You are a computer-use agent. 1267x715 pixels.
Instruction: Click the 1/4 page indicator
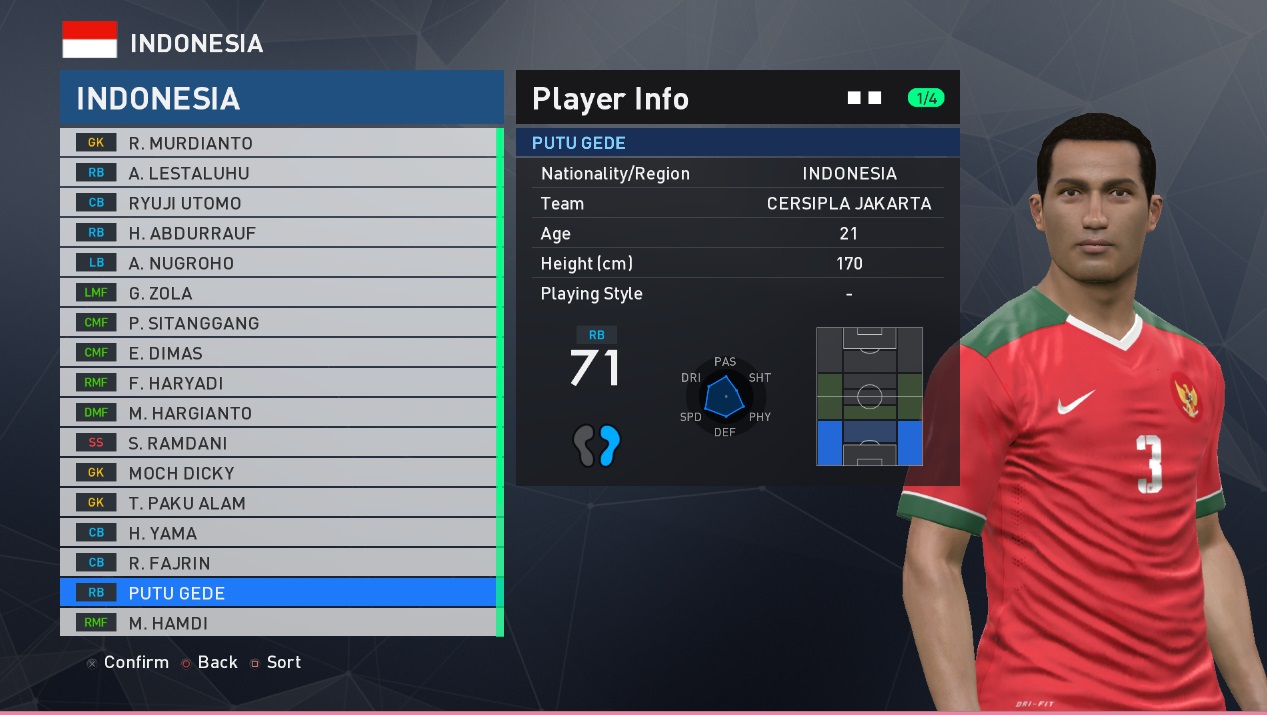click(x=926, y=98)
